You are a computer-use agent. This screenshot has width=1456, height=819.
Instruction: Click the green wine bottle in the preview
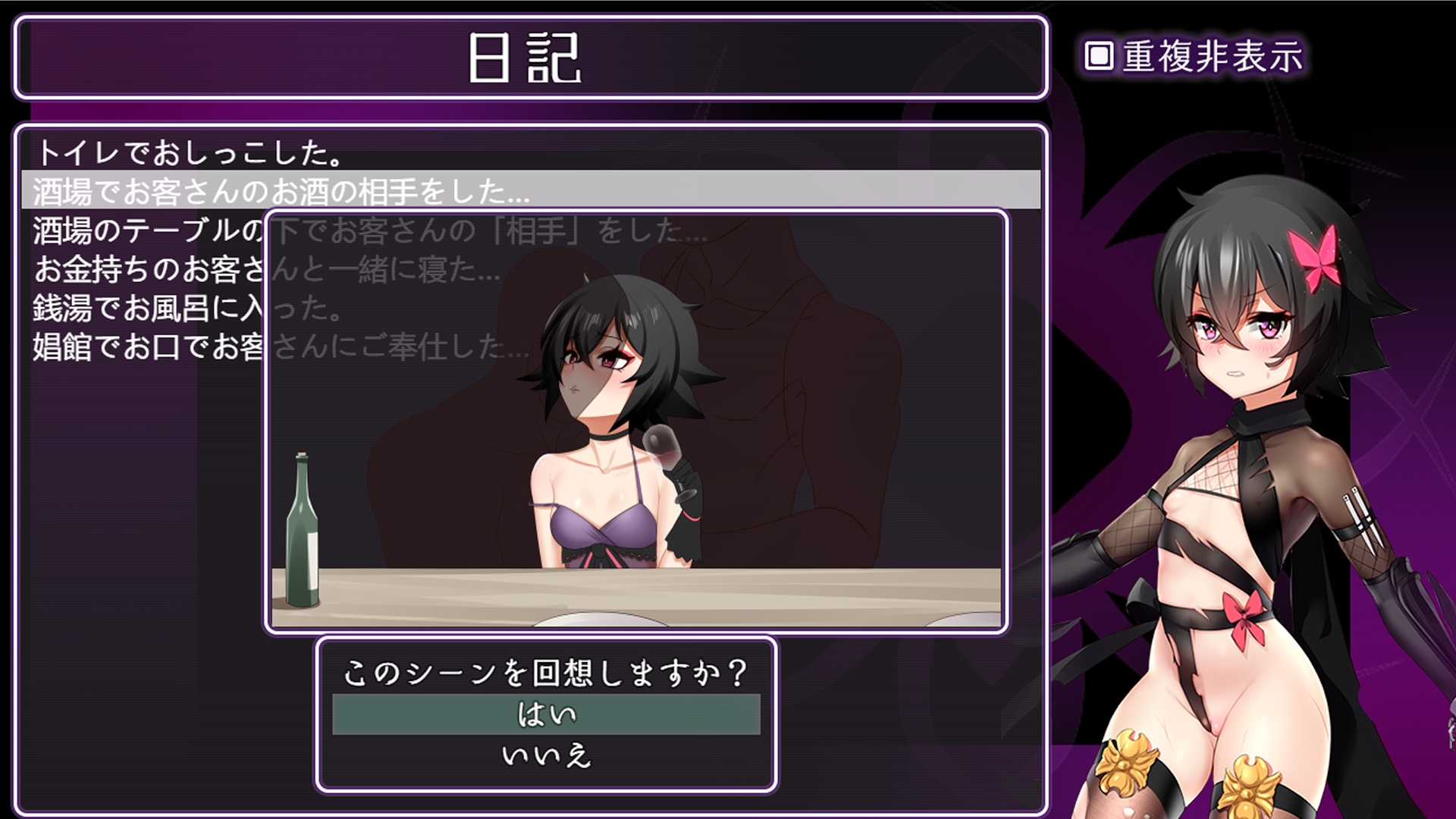pos(303,531)
